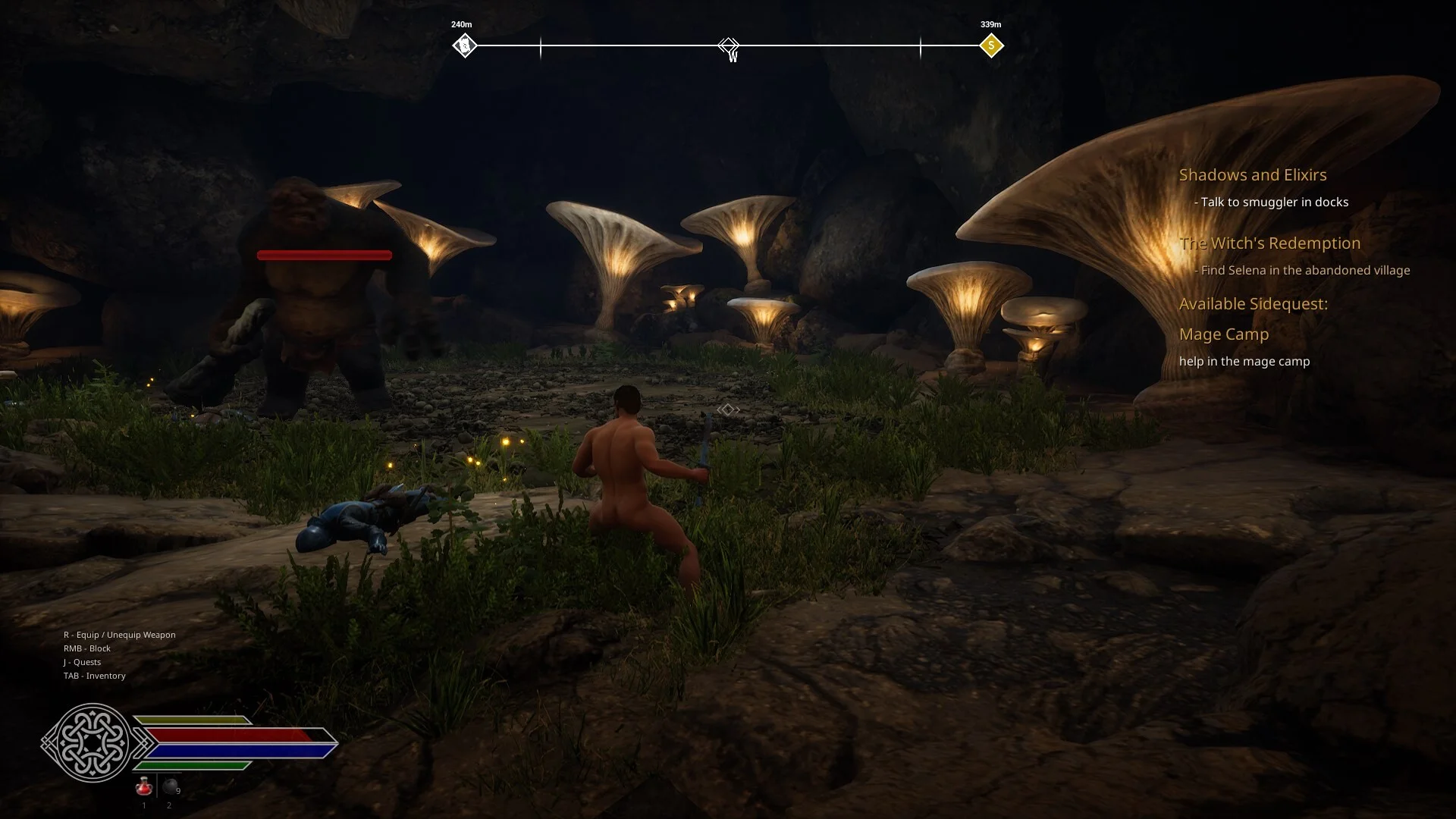Viewport: 1456px width, 819px height.
Task: Click the white quest marker at 240m
Action: 465,46
